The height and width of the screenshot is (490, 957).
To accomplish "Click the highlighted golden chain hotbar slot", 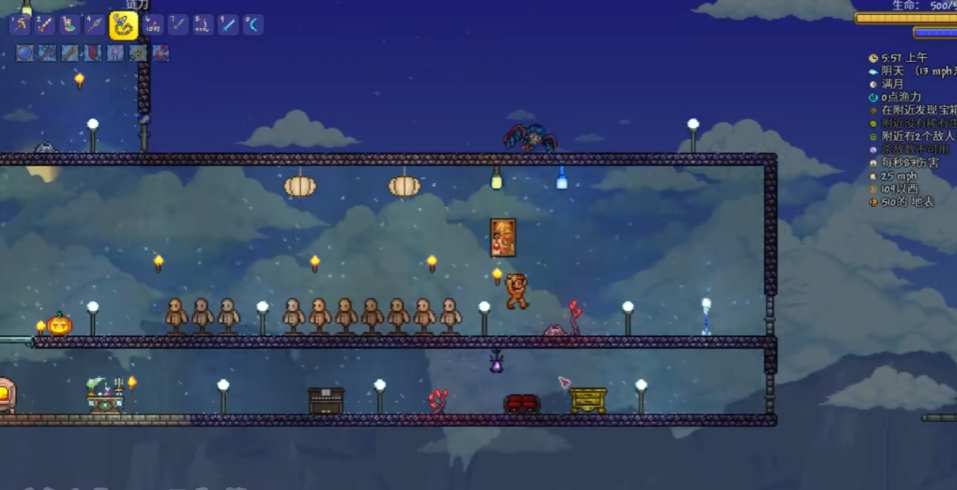I will [123, 25].
